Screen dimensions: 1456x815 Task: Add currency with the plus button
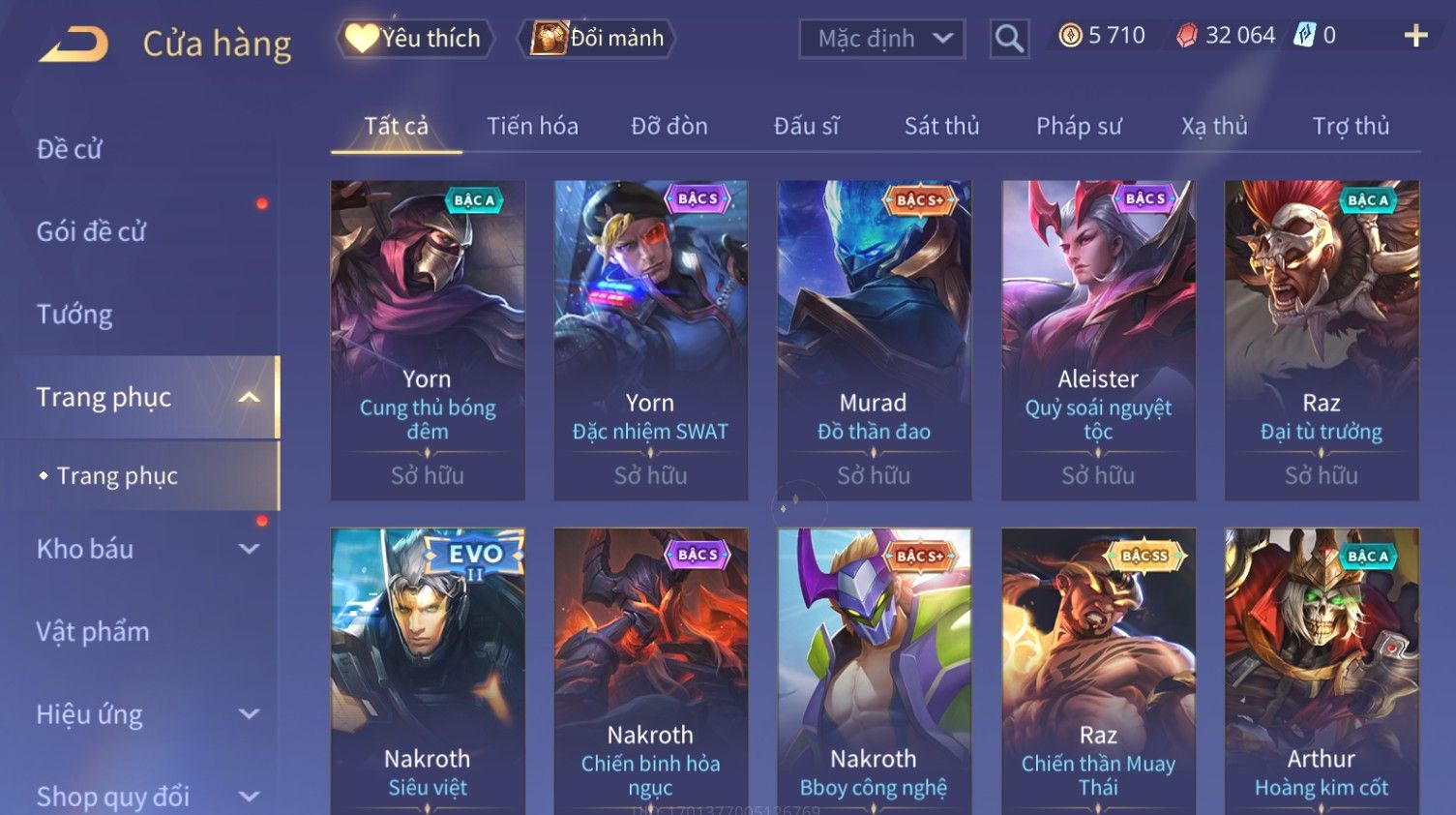click(1415, 36)
